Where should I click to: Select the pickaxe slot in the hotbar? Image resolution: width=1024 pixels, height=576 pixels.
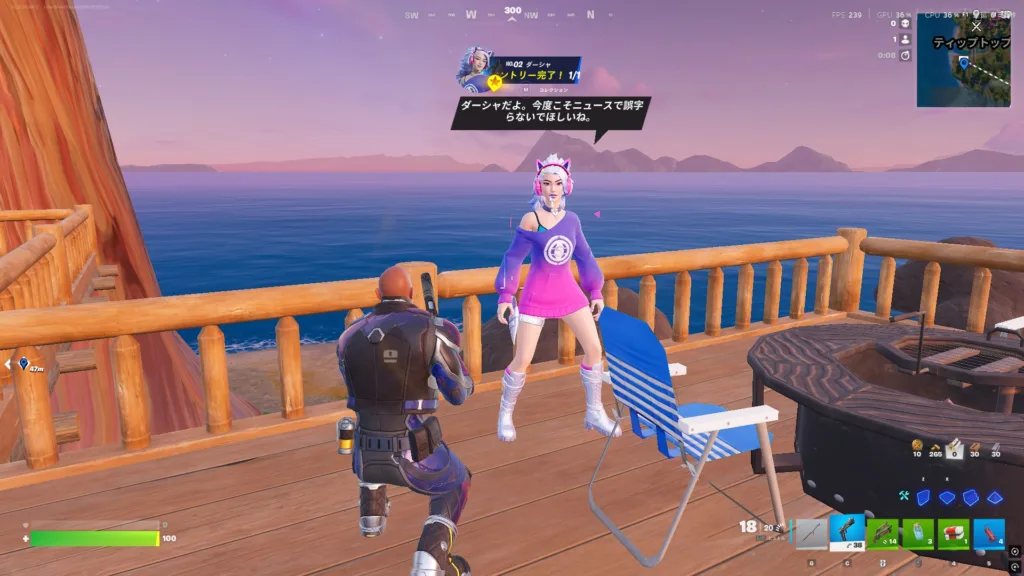point(812,533)
